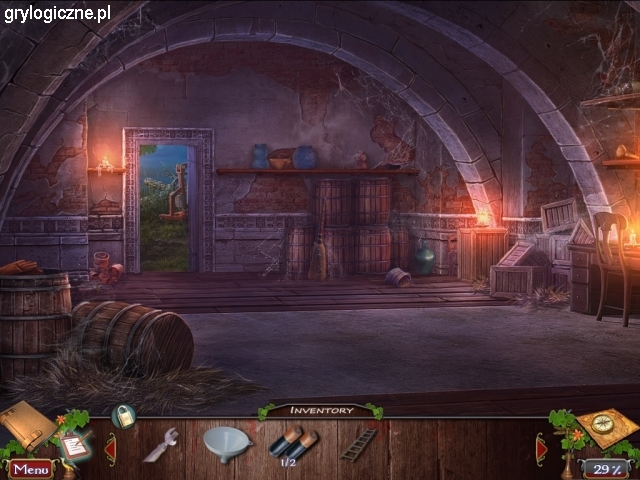Choose the ladder inventory item

click(358, 443)
